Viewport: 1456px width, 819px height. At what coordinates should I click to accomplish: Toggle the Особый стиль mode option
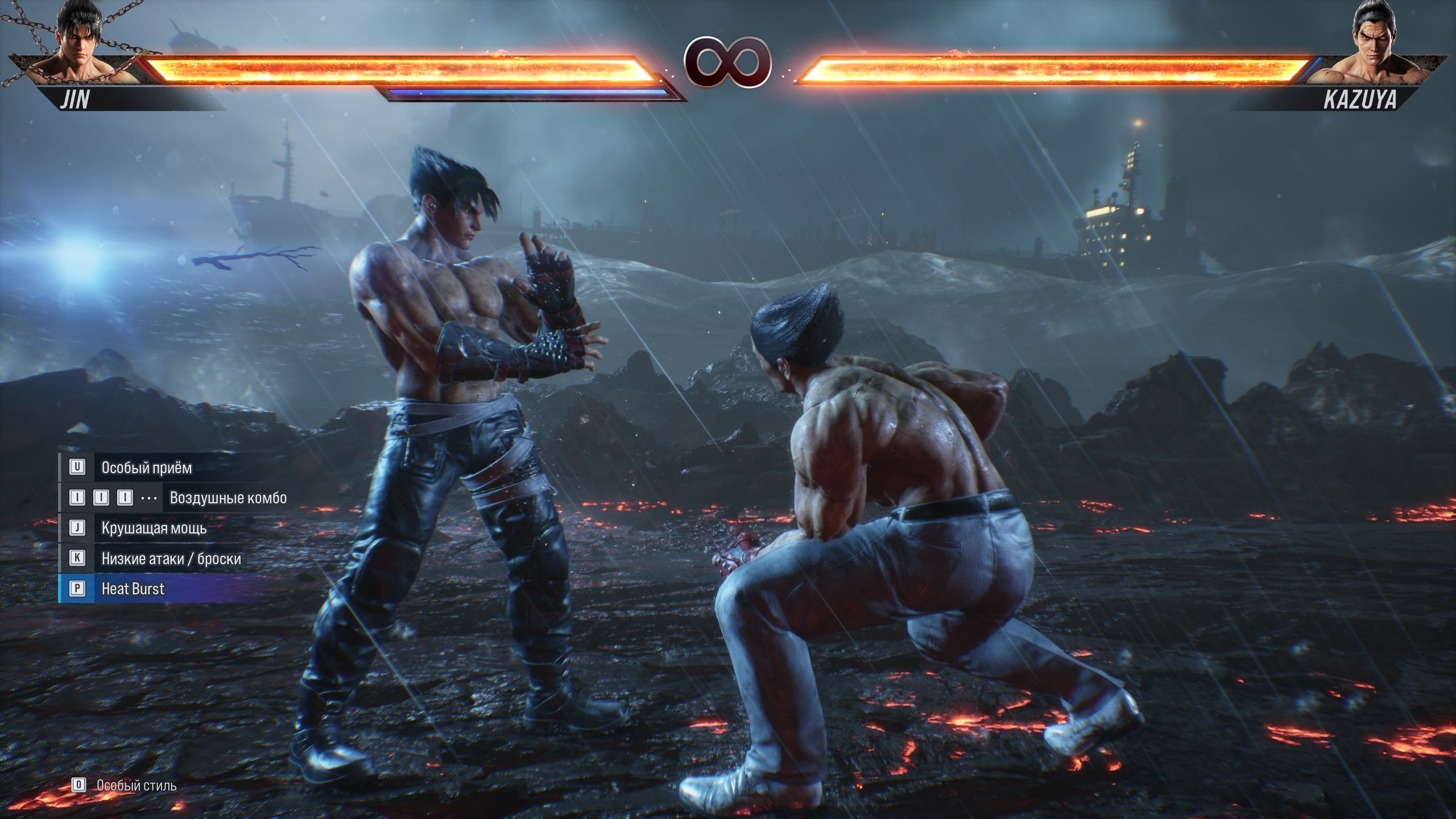click(x=136, y=787)
